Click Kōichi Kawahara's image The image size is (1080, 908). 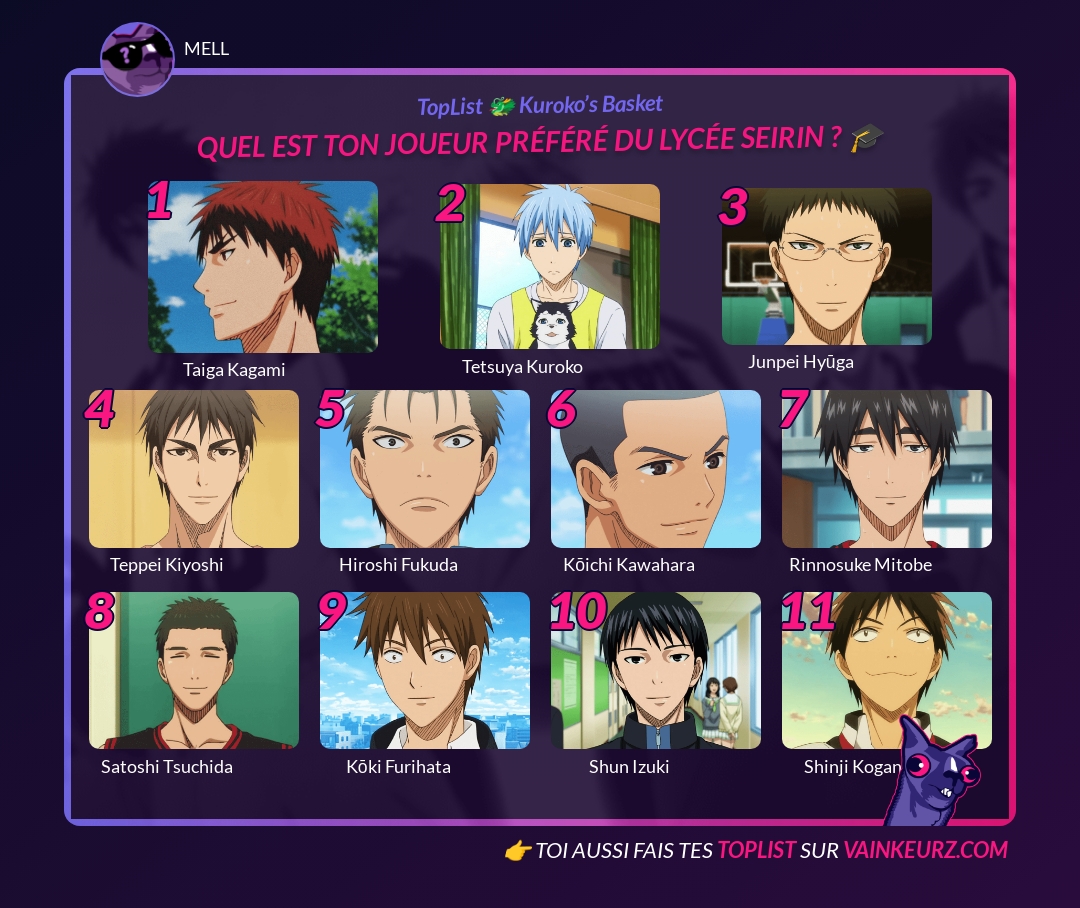656,469
